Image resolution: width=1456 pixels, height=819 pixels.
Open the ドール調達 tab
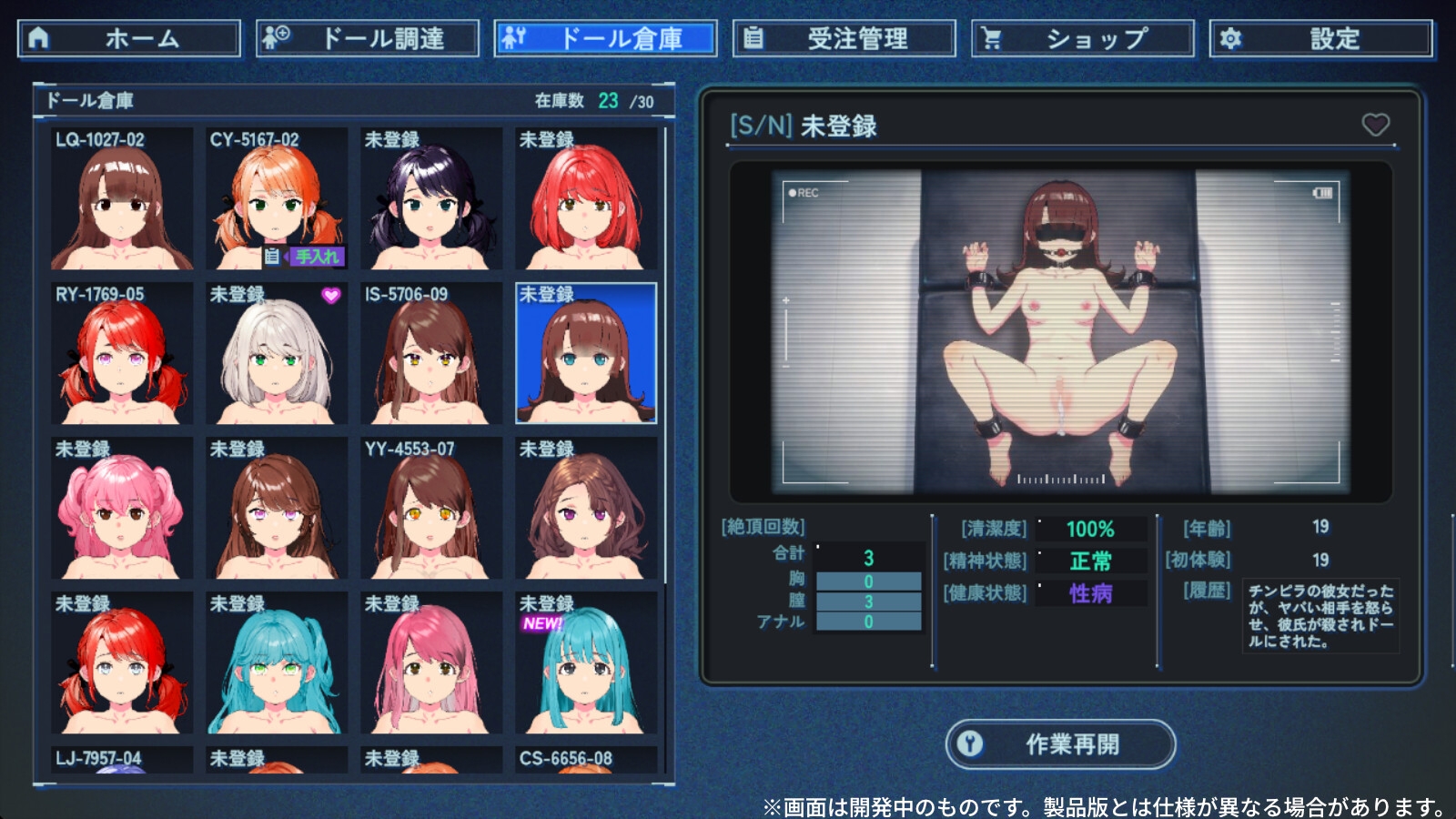pos(368,39)
